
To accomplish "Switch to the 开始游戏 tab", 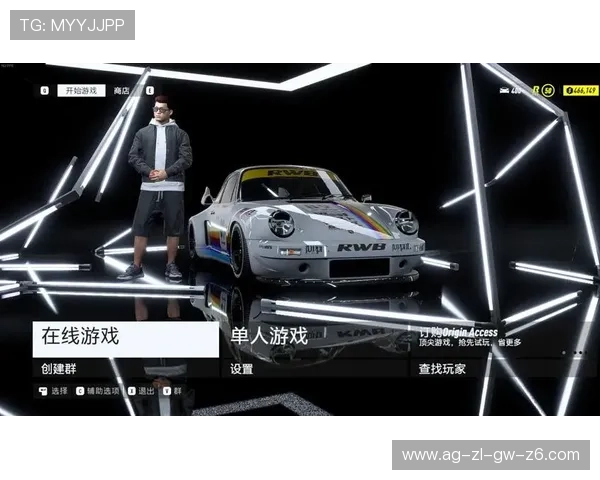I will (x=81, y=90).
